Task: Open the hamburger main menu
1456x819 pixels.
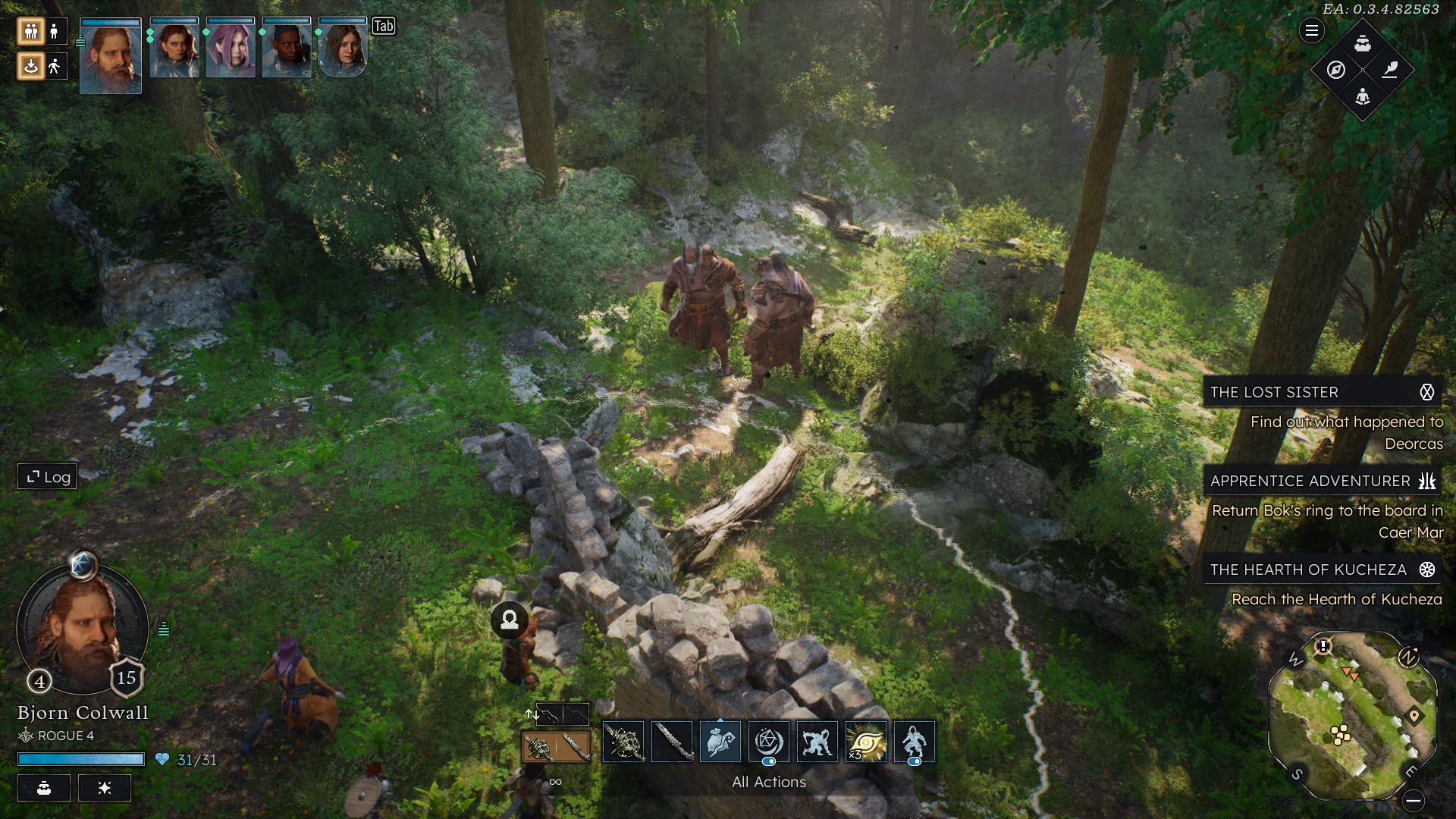Action: 1311,31
